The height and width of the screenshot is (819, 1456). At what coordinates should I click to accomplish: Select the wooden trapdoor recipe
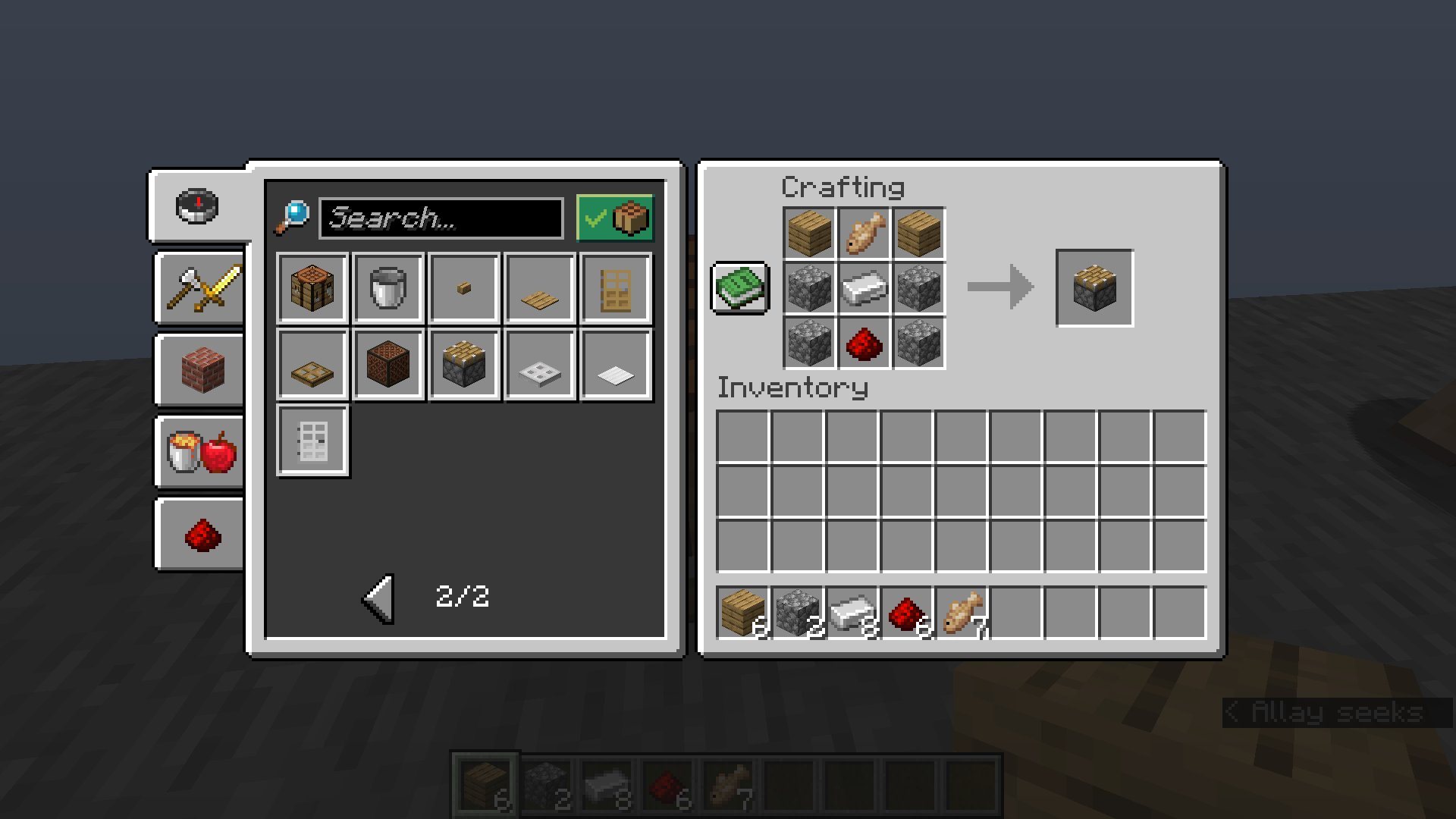(x=312, y=365)
